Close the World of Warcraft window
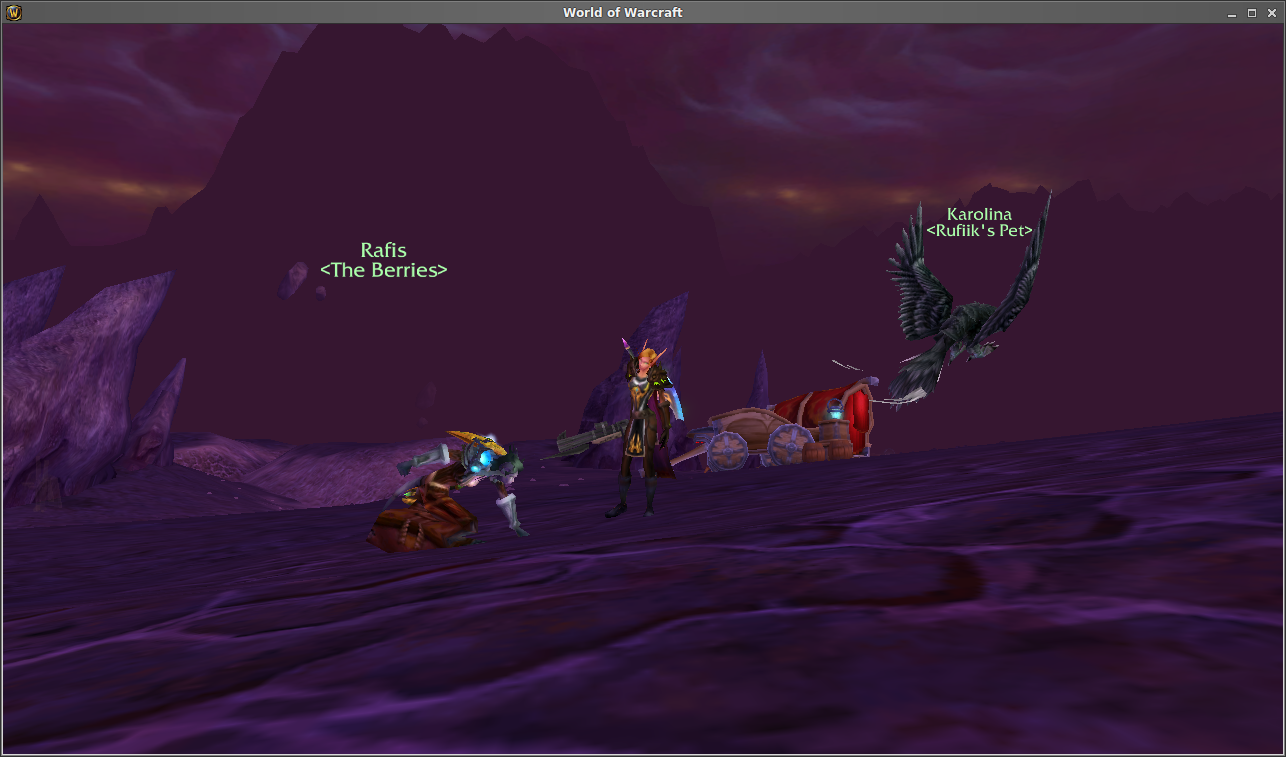The width and height of the screenshot is (1286, 757). click(1270, 13)
